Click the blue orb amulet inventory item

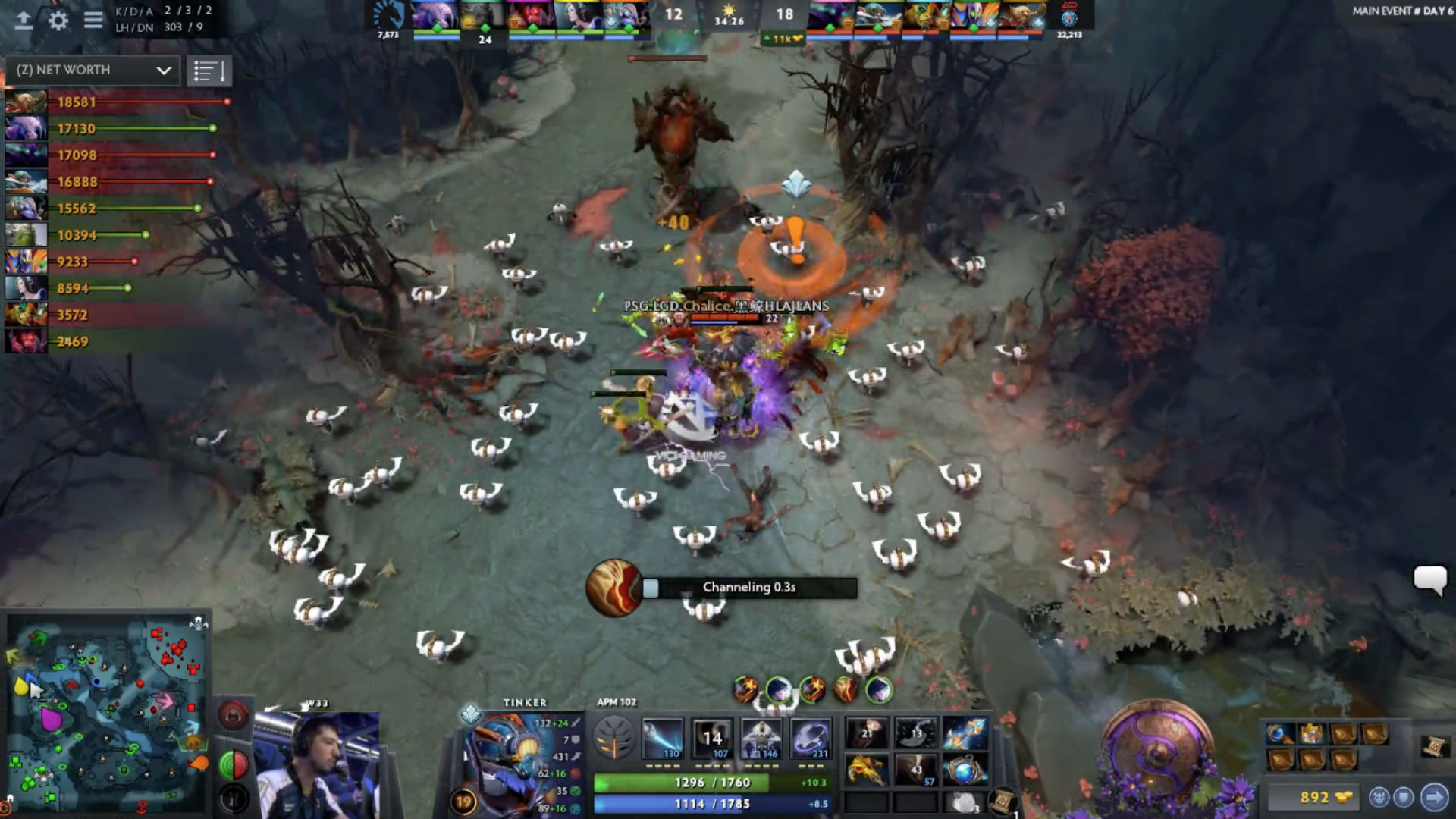point(965,770)
